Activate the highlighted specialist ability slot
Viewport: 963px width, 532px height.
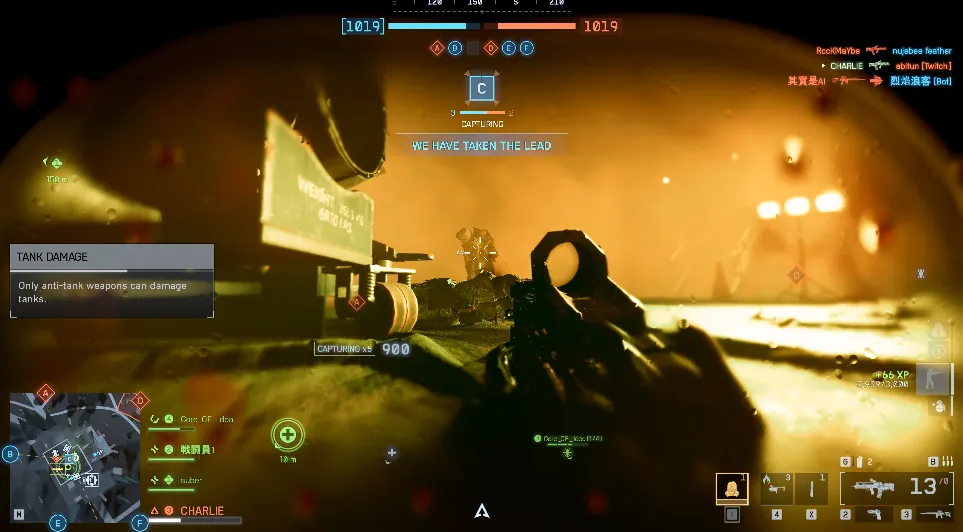(732, 488)
